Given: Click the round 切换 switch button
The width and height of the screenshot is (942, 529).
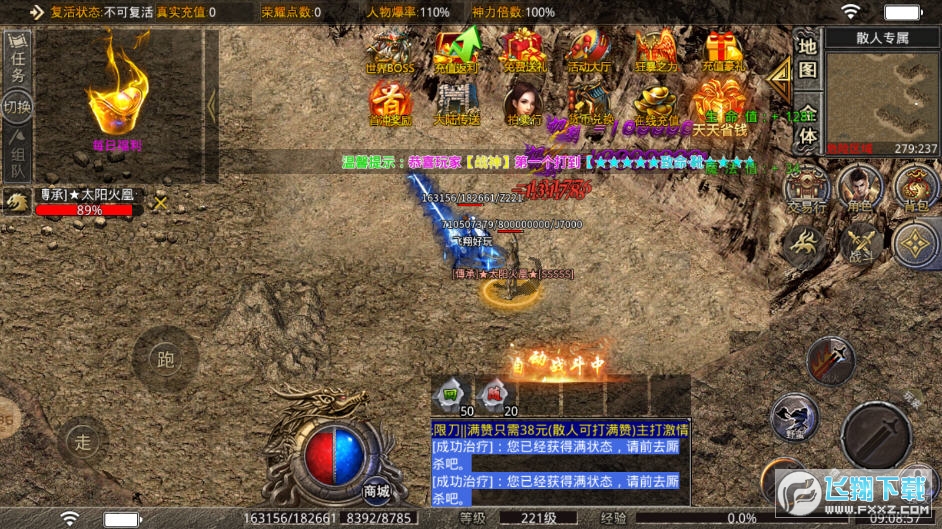Looking at the screenshot, I should [x=17, y=107].
